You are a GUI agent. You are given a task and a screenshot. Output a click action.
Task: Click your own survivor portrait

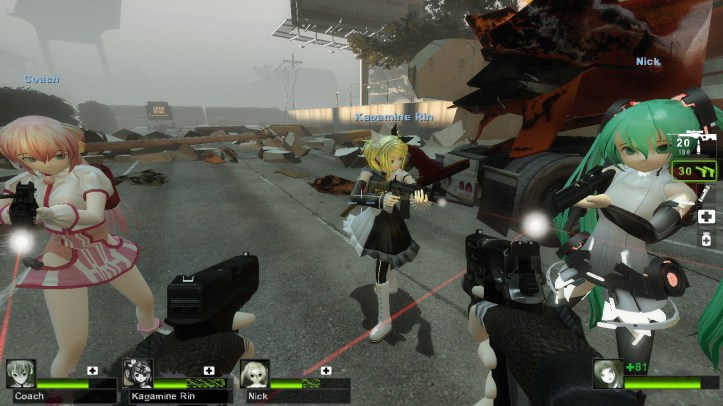click(x=606, y=373)
